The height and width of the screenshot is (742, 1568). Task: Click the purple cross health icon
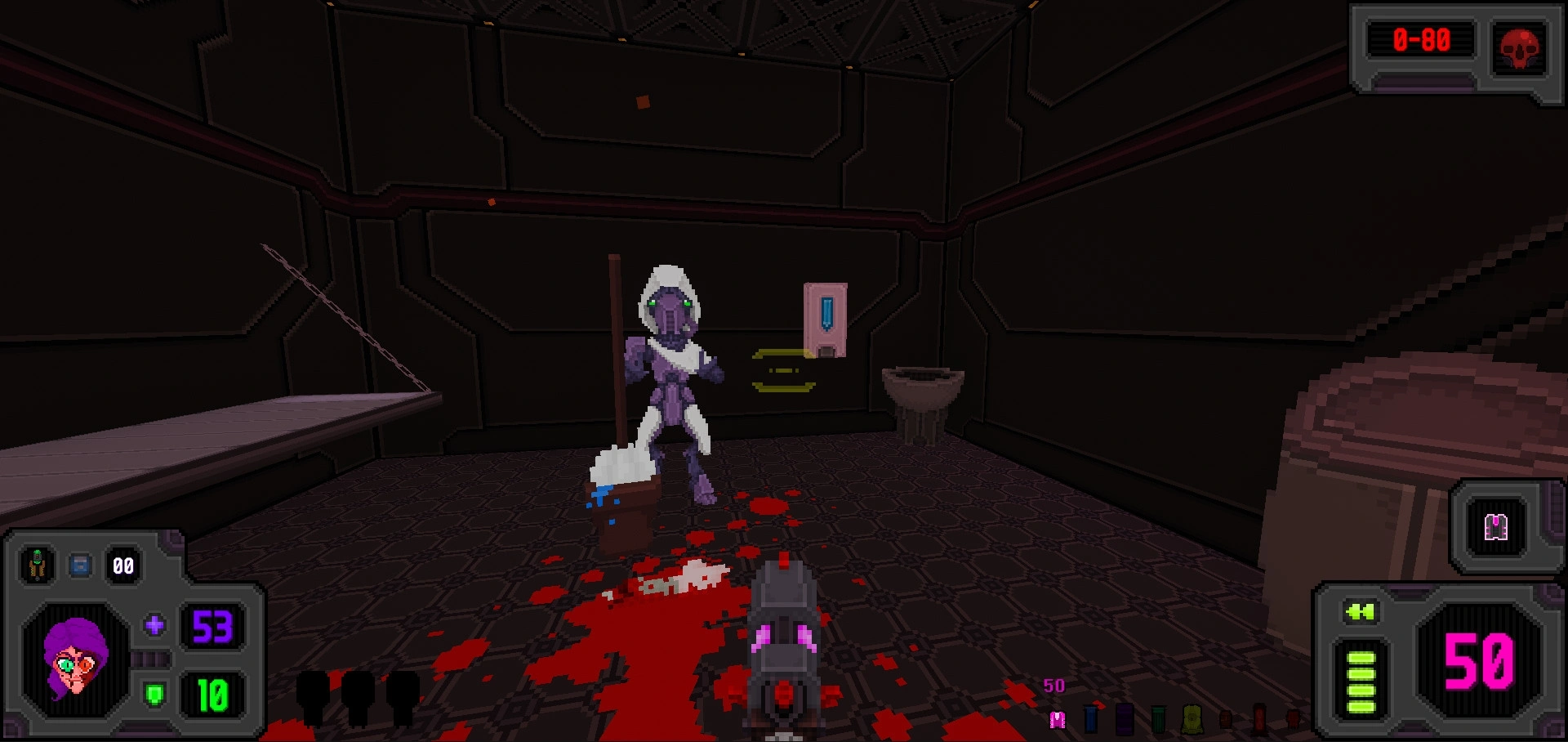(154, 626)
